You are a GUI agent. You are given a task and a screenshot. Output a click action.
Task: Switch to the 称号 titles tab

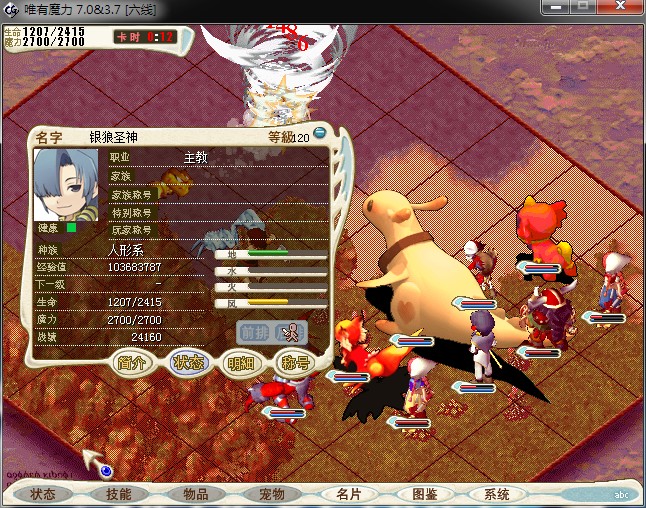(x=294, y=363)
